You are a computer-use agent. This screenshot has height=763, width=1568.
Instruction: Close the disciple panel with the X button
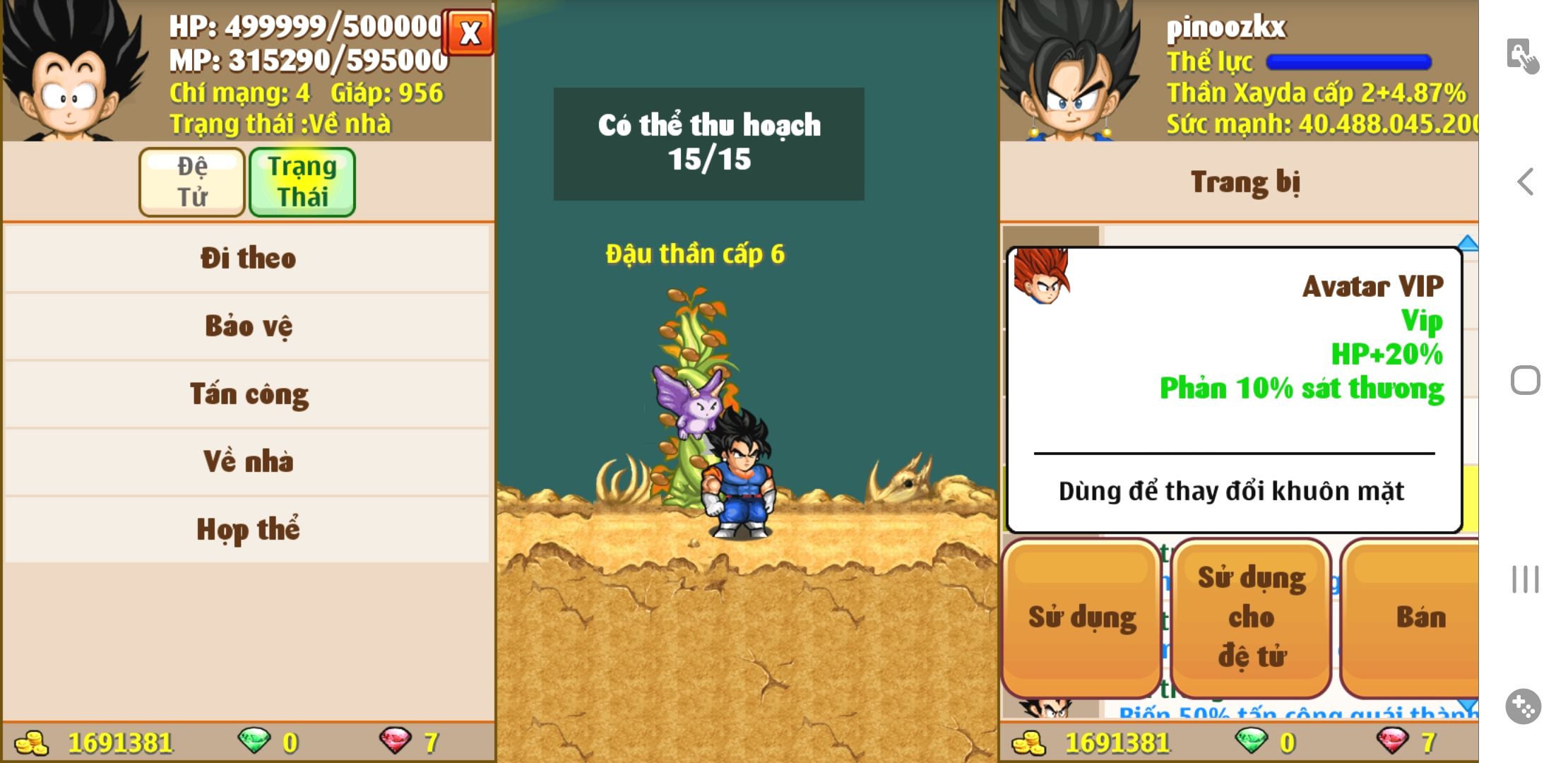tap(468, 32)
